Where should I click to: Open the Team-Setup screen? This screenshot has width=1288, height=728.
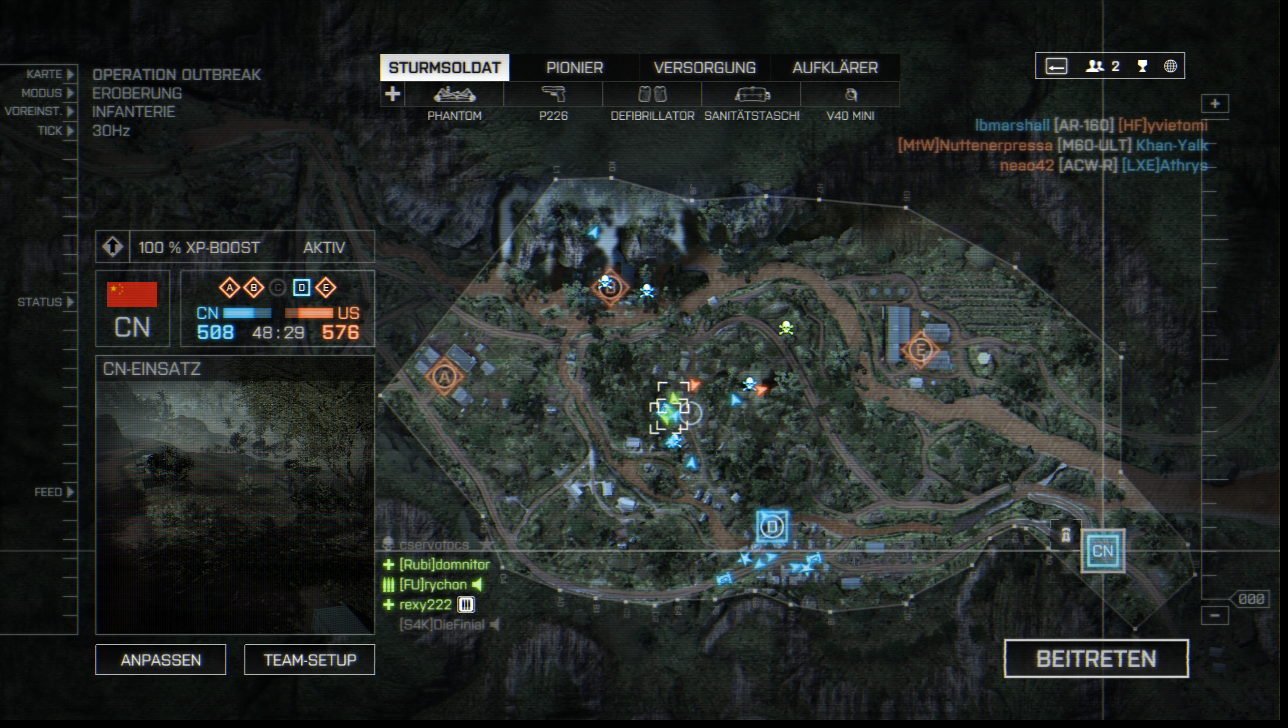(309, 660)
